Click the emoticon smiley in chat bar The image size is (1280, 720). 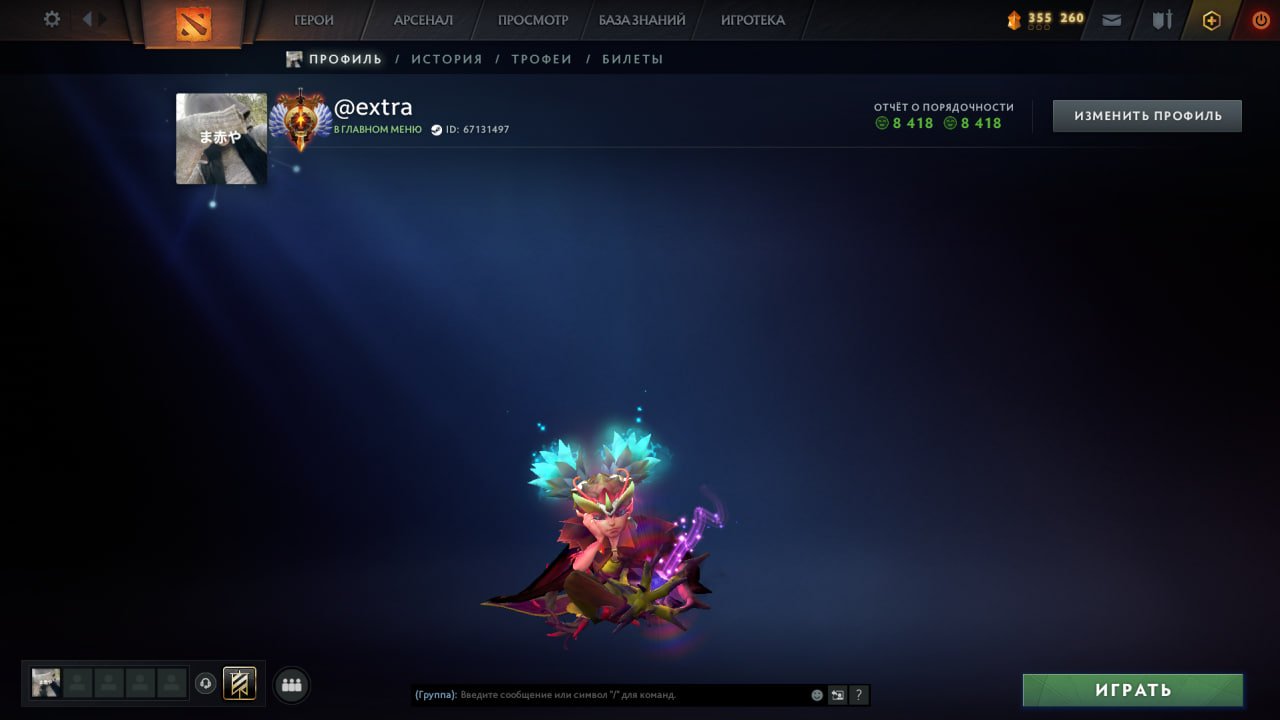pos(816,694)
